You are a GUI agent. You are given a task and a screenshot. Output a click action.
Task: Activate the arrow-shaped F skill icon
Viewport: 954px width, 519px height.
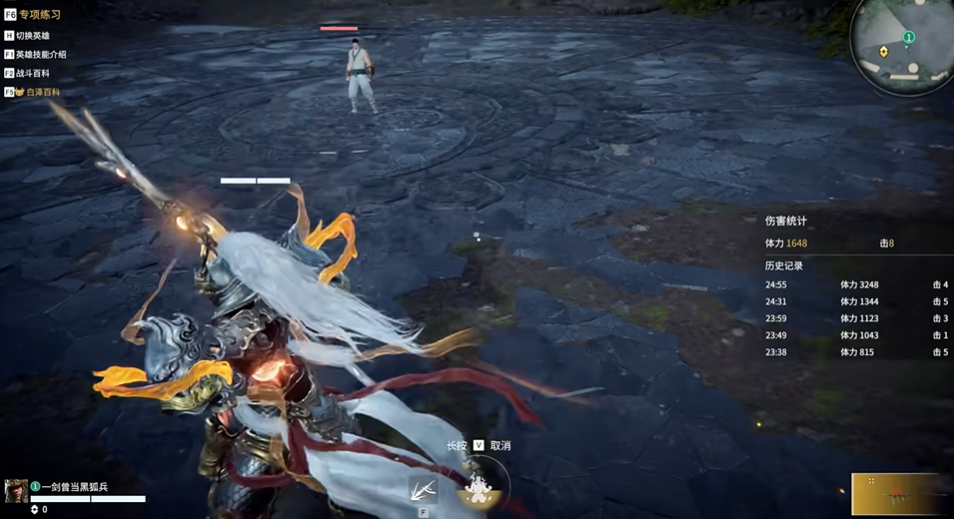(x=423, y=490)
